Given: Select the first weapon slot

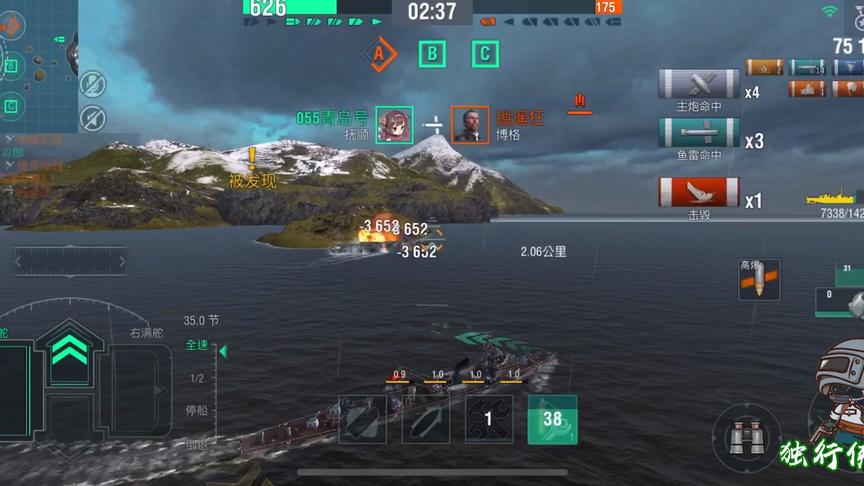Looking at the screenshot, I should (362, 419).
